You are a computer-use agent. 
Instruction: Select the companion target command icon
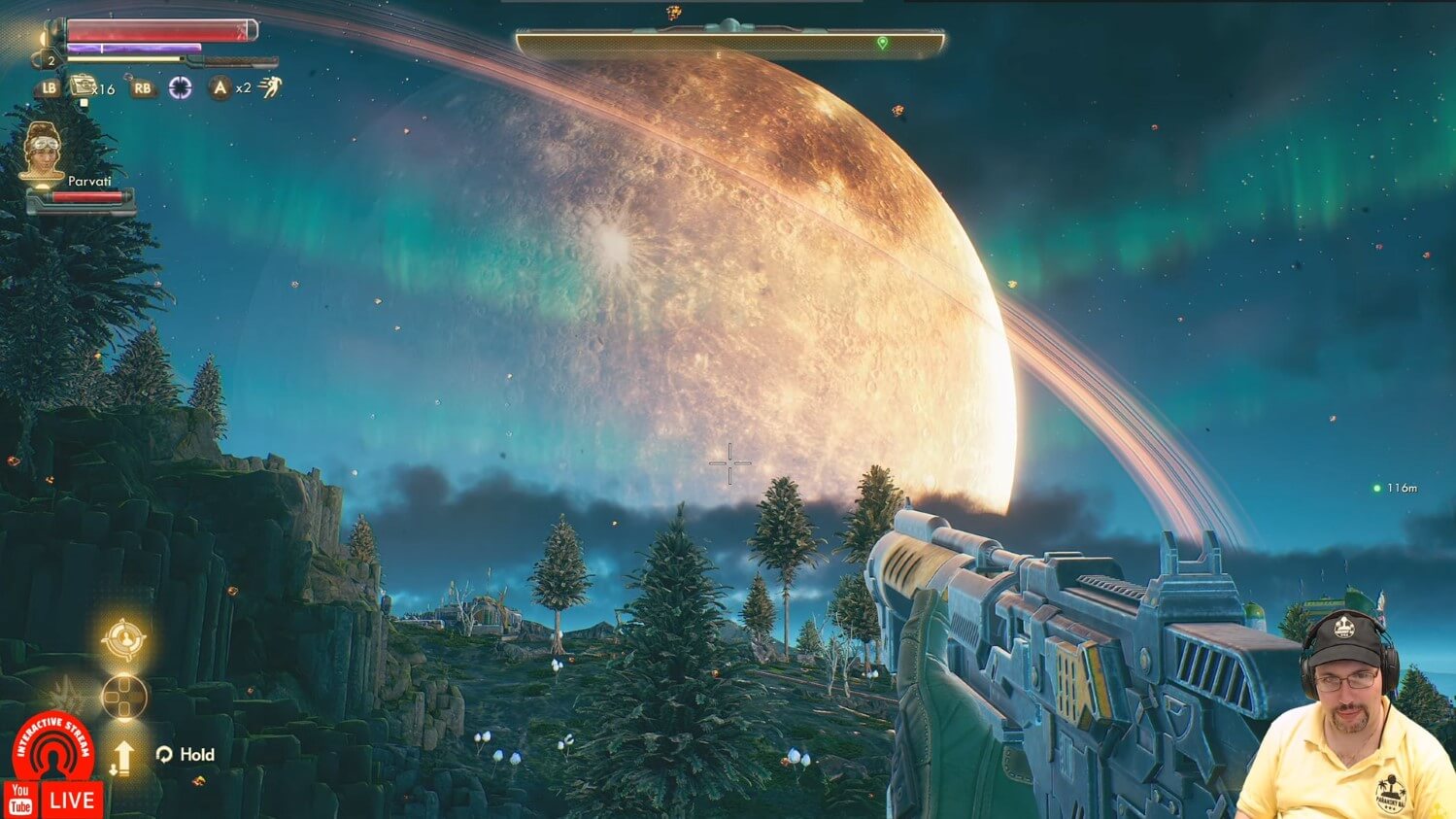point(124,639)
